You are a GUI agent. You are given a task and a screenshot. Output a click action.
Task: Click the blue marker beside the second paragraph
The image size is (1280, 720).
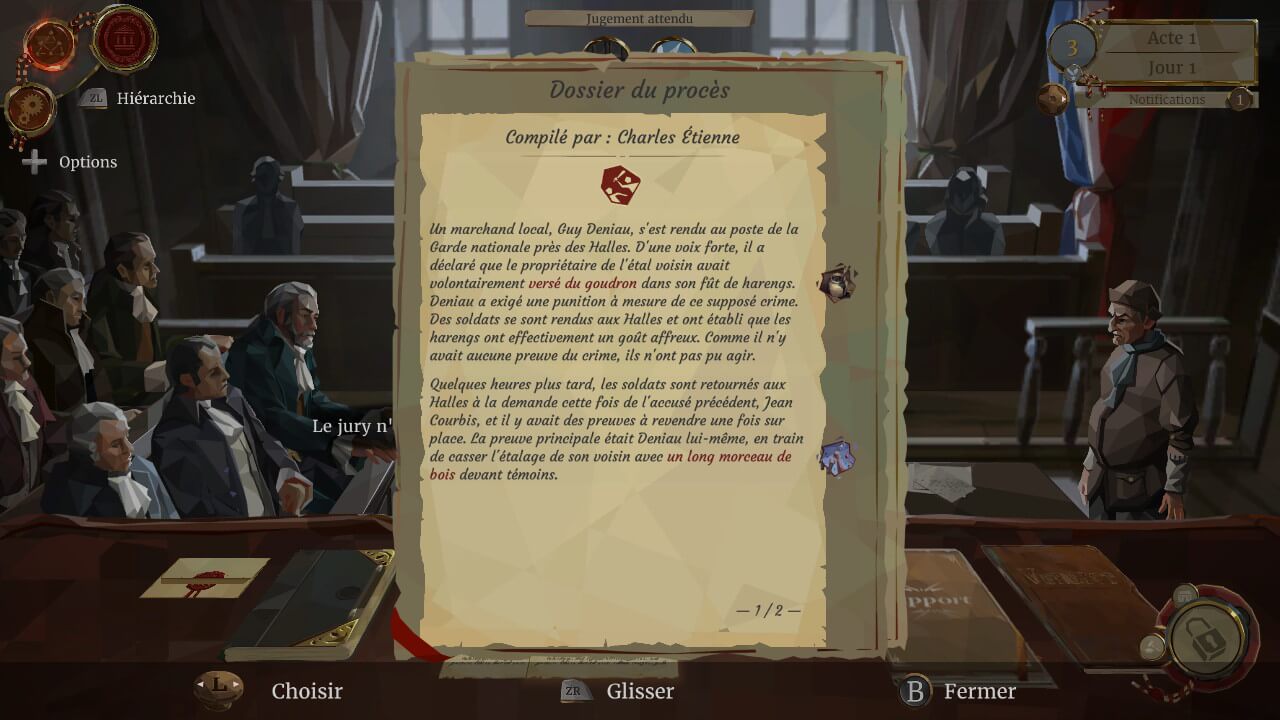coord(836,456)
